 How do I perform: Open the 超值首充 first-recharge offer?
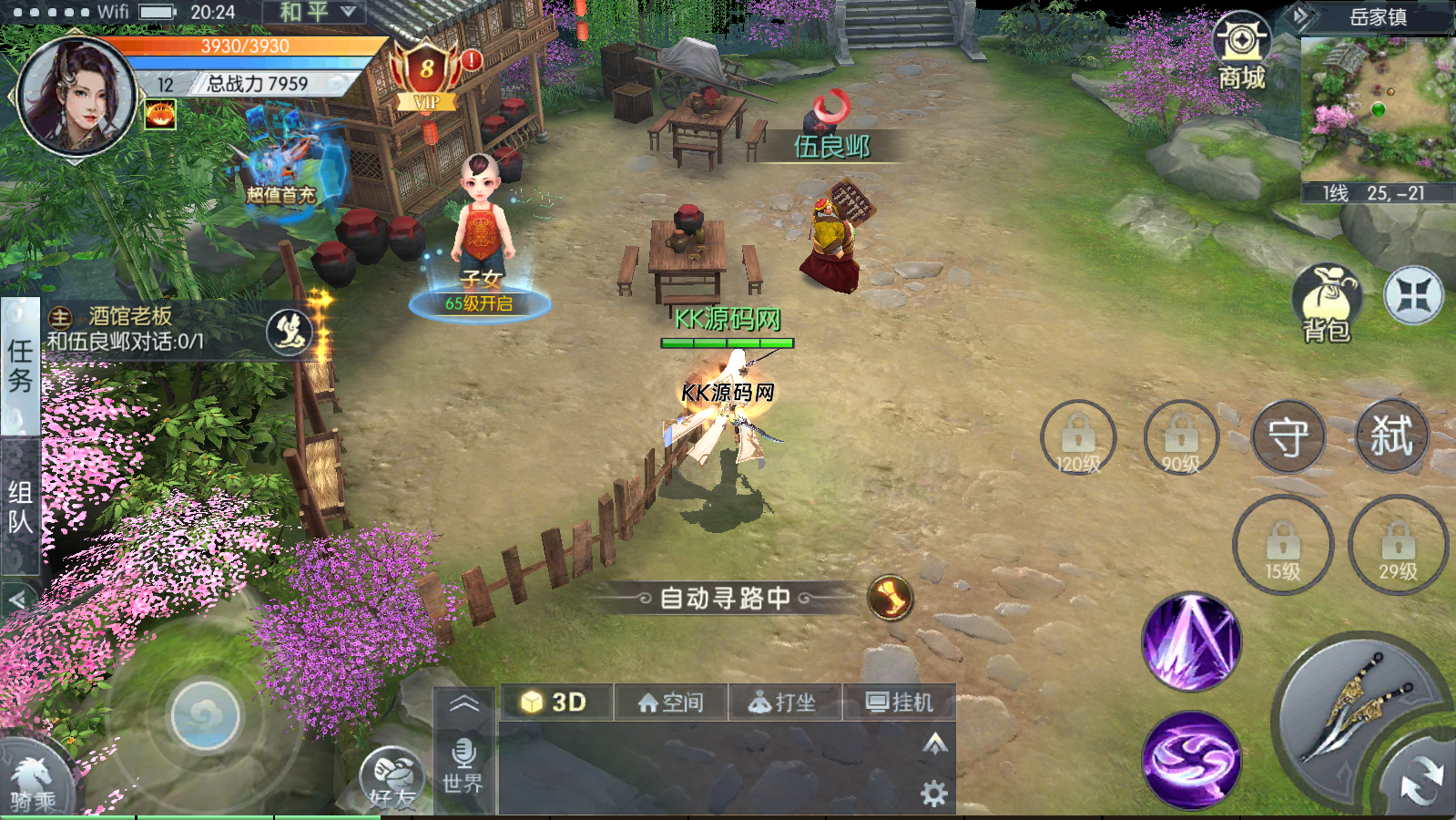[282, 164]
